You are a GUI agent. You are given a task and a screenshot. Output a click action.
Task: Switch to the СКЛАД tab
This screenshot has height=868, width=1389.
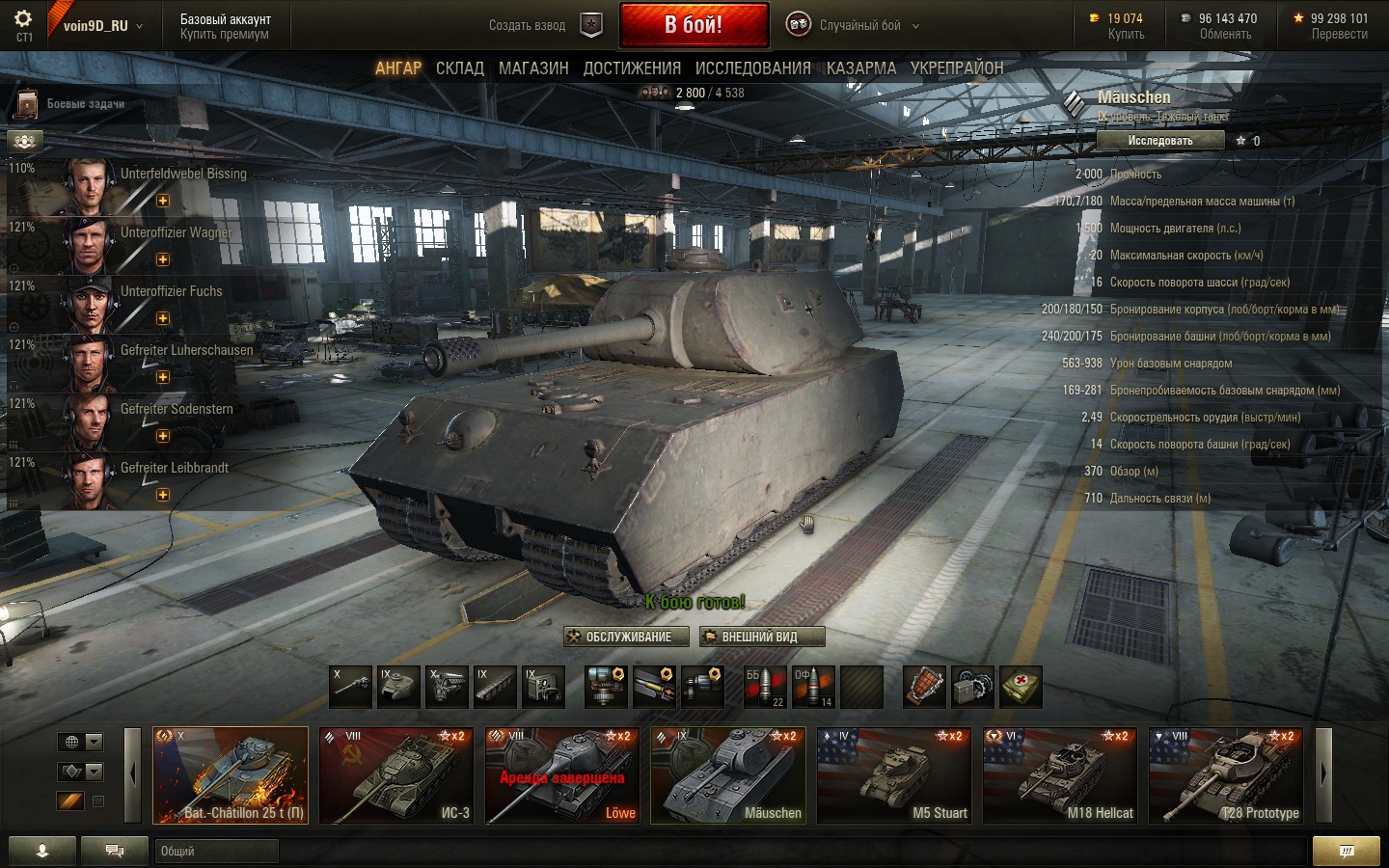(x=459, y=68)
